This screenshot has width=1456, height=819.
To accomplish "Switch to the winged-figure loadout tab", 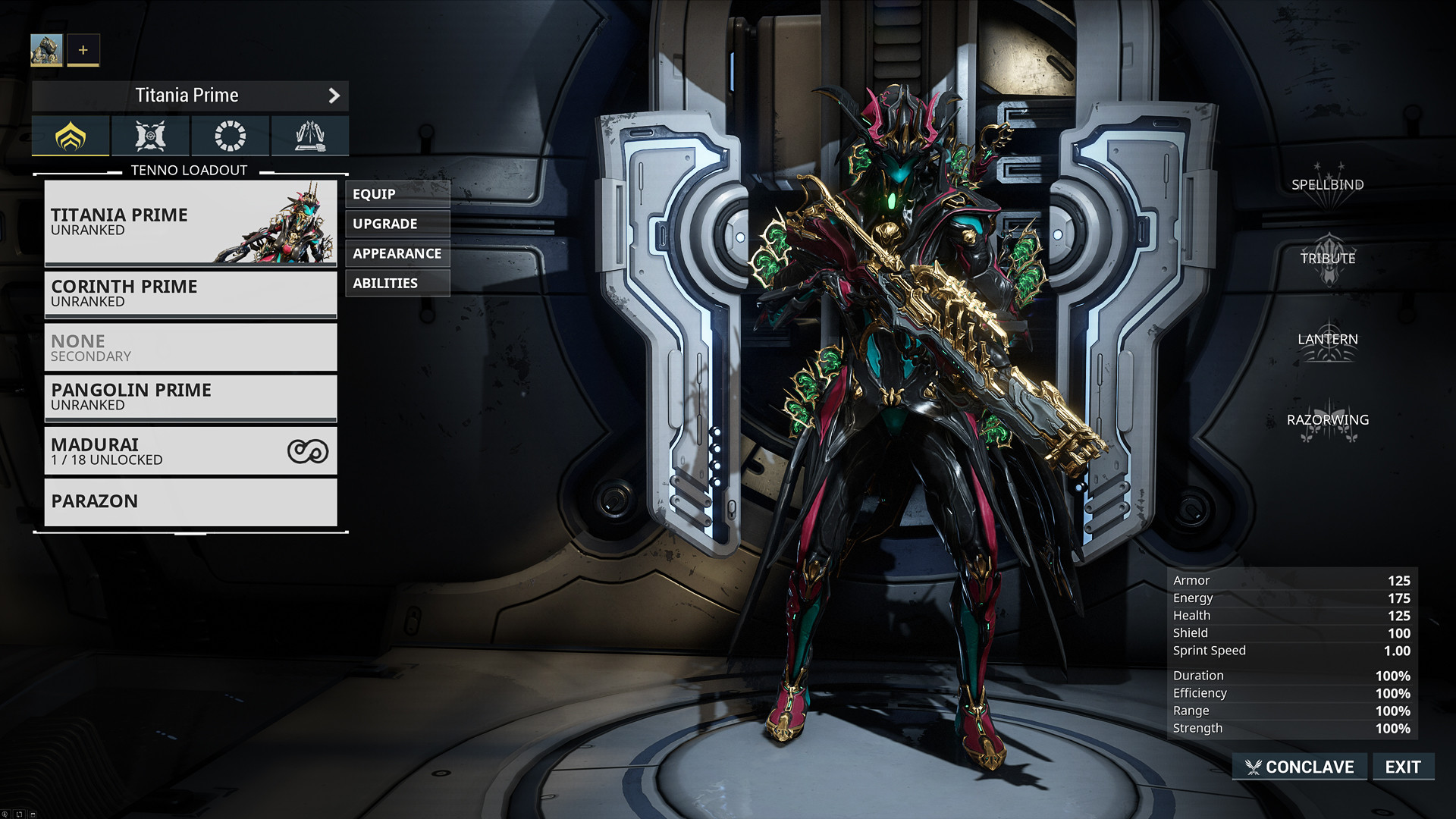I will [309, 136].
